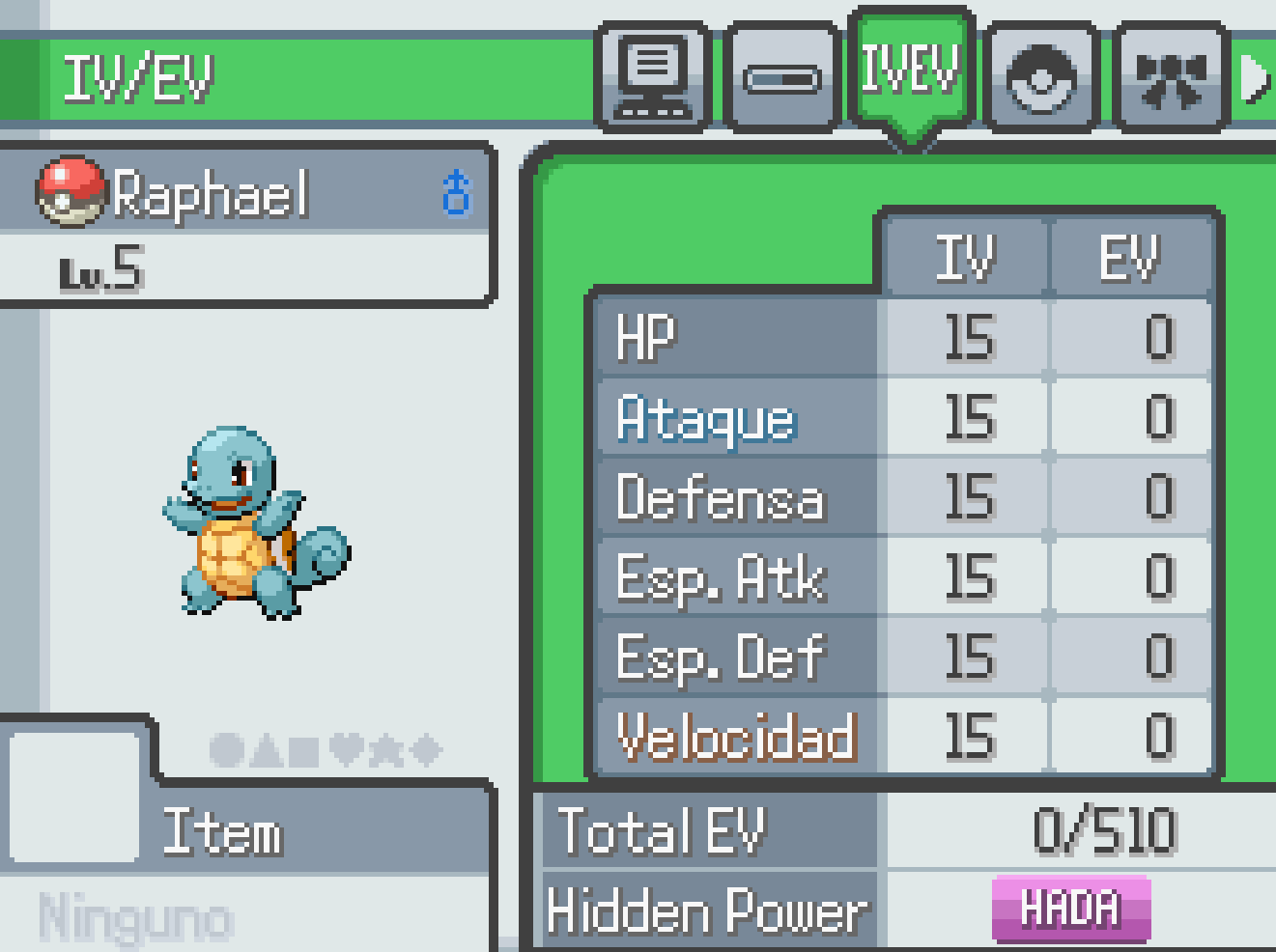Click the right arrow for next page
The image size is (1276, 952).
[x=1255, y=77]
